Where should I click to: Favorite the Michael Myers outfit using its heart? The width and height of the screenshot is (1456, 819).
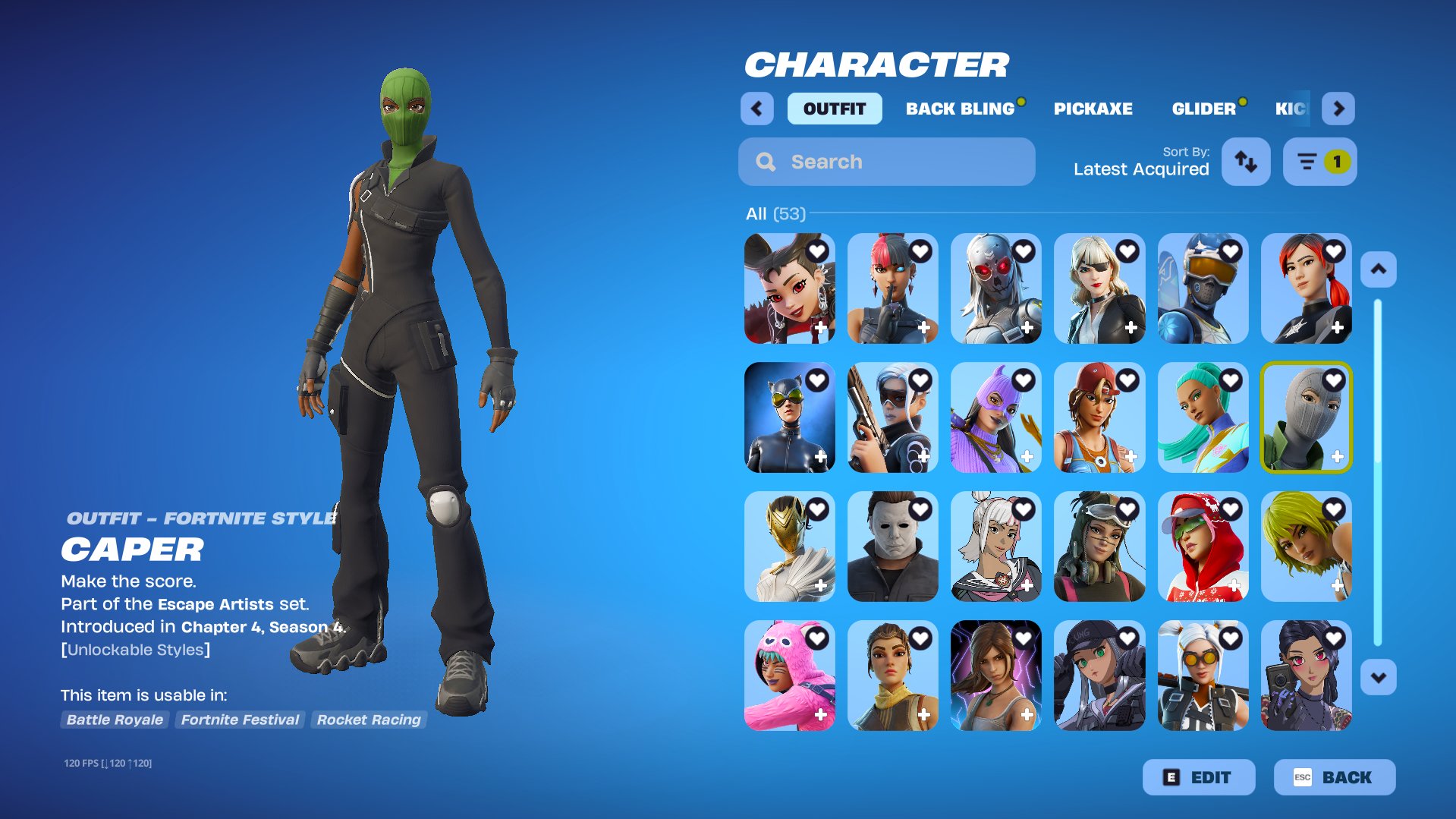click(920, 507)
